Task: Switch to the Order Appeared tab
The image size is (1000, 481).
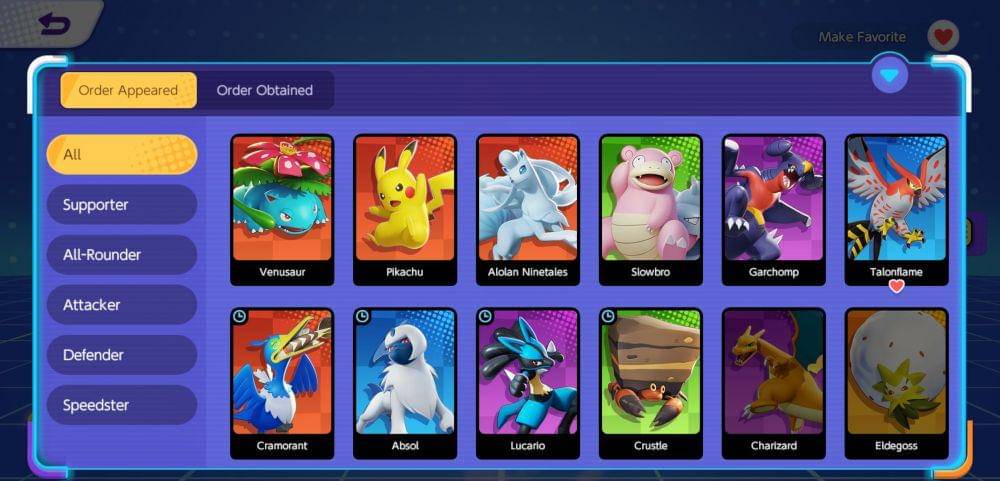Action: point(128,90)
